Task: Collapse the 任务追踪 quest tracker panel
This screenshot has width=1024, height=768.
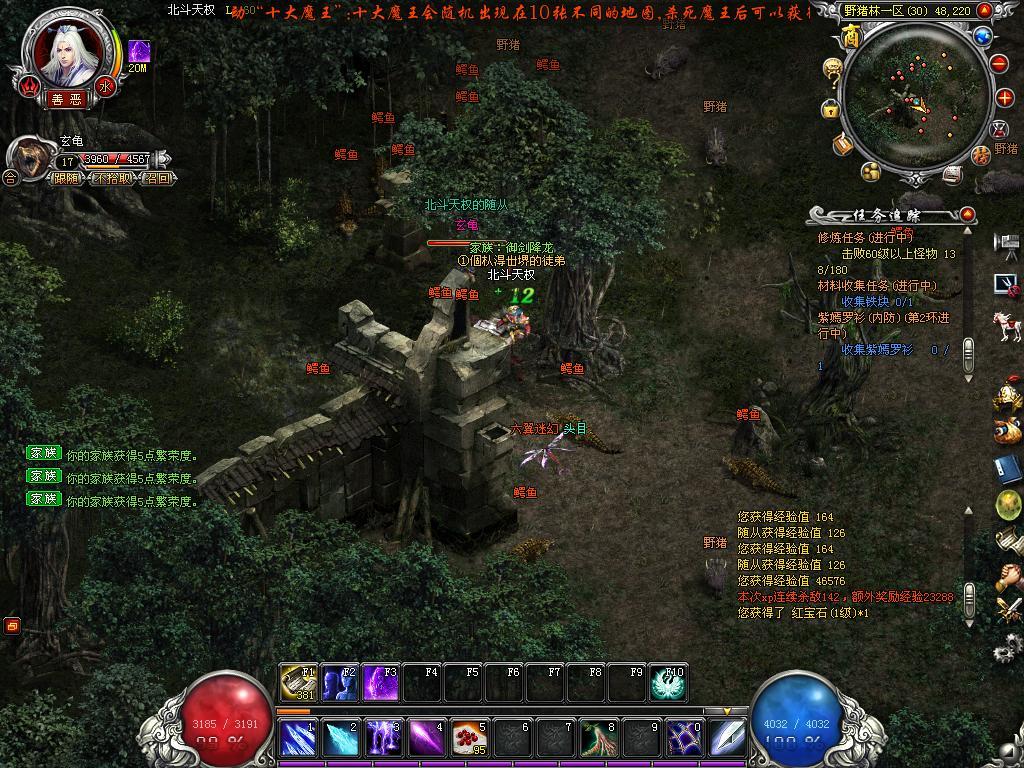Action: pyautogui.click(x=967, y=215)
